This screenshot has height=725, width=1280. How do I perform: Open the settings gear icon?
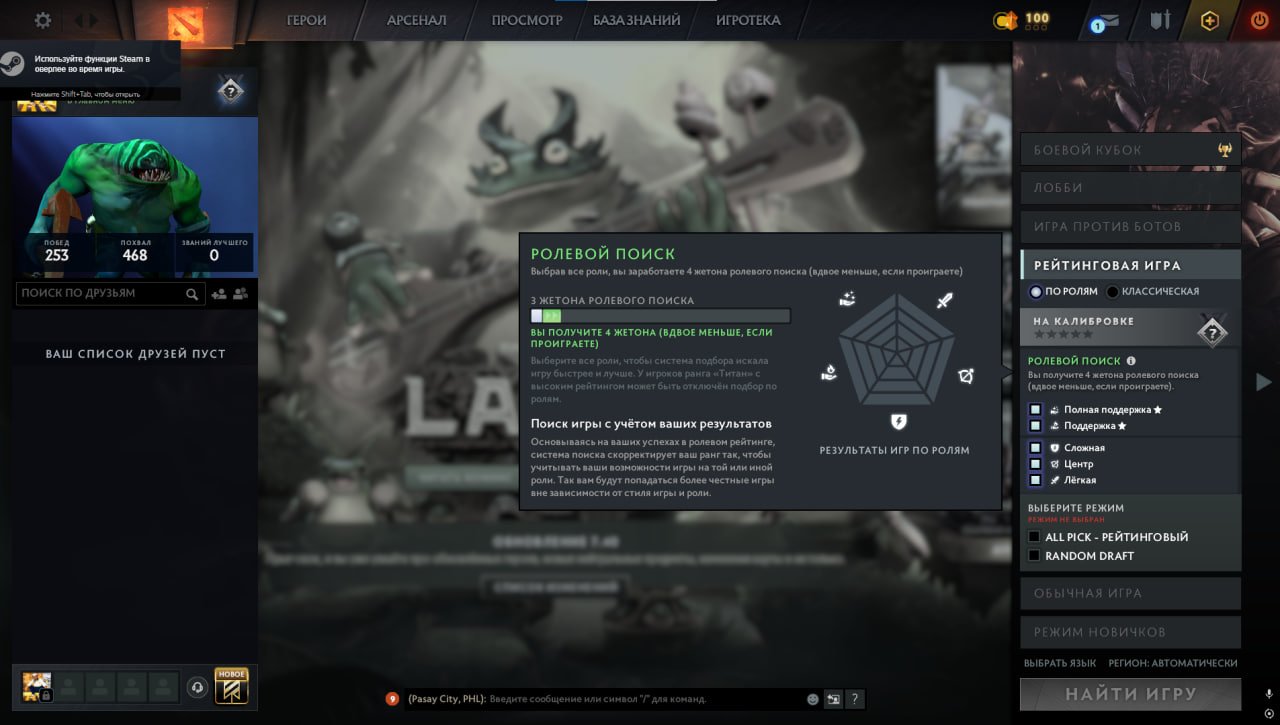coord(41,18)
